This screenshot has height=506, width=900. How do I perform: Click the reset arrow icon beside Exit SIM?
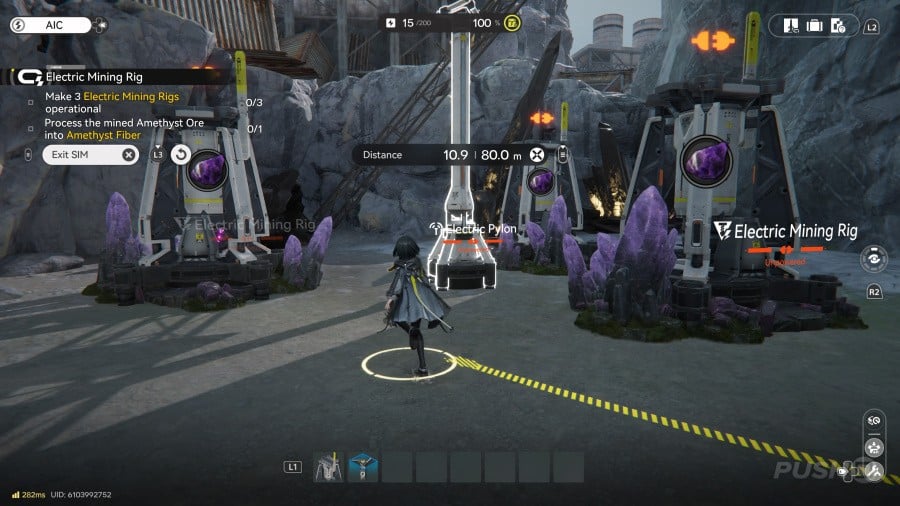coord(181,154)
